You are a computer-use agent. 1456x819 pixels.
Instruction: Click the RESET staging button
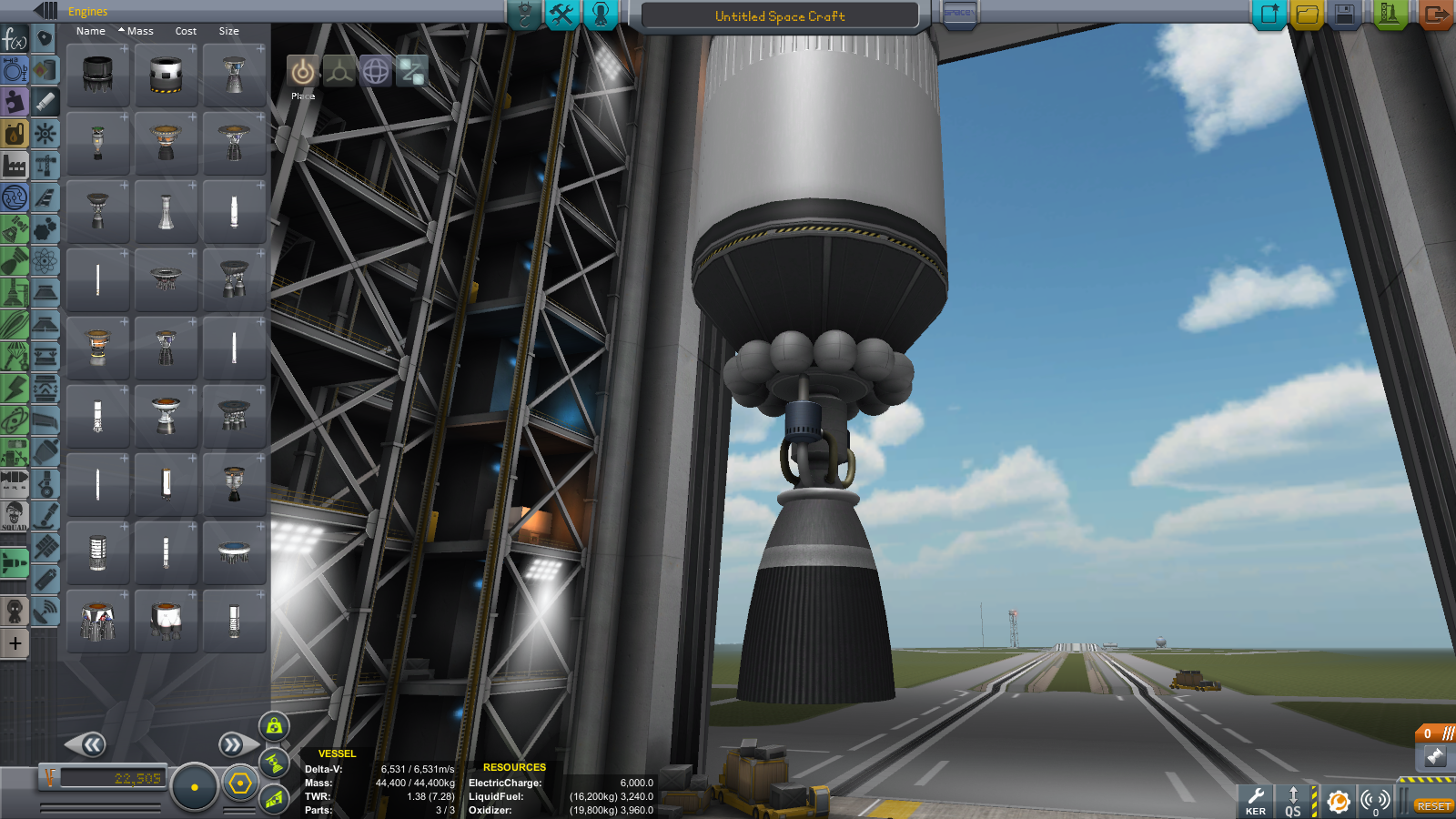1433,806
